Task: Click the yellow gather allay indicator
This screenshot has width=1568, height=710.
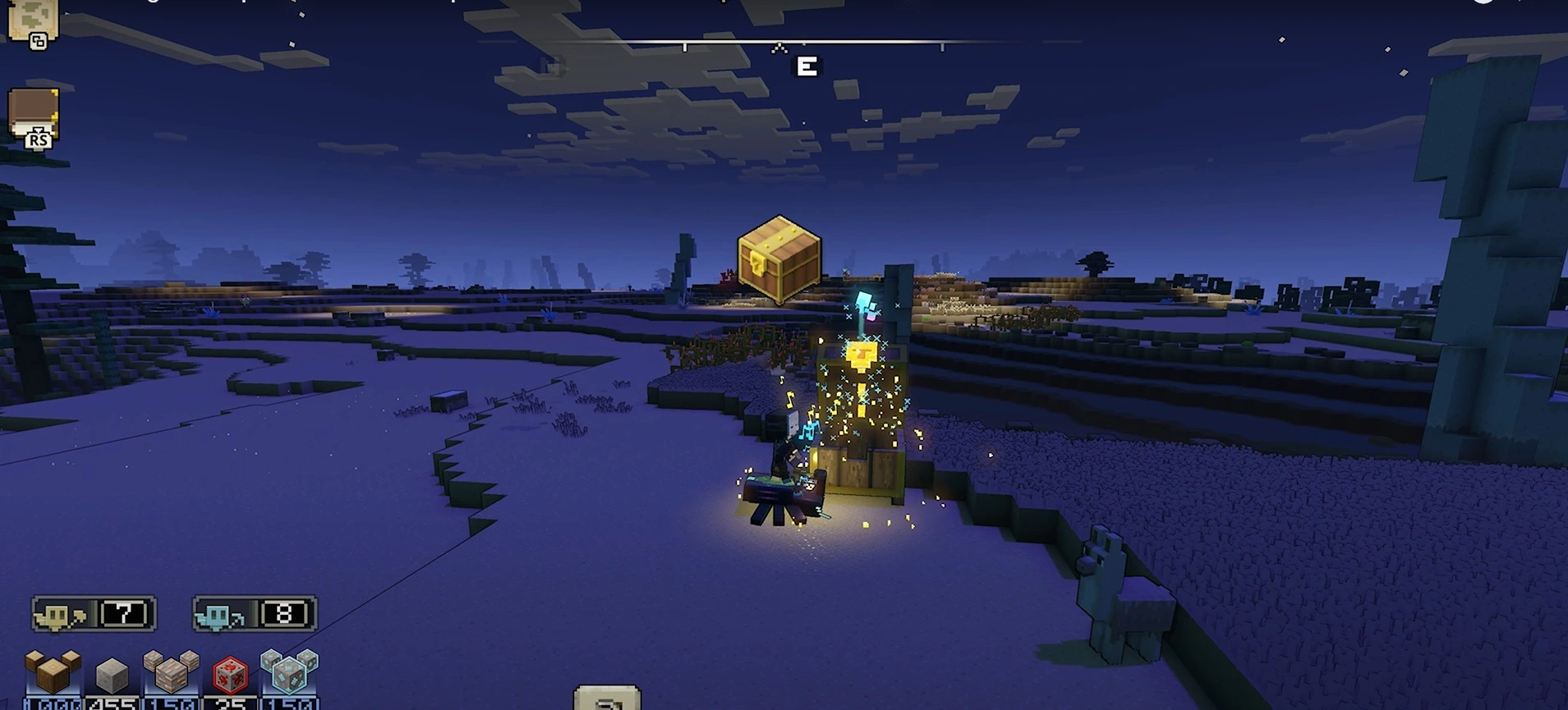Action: (94, 614)
